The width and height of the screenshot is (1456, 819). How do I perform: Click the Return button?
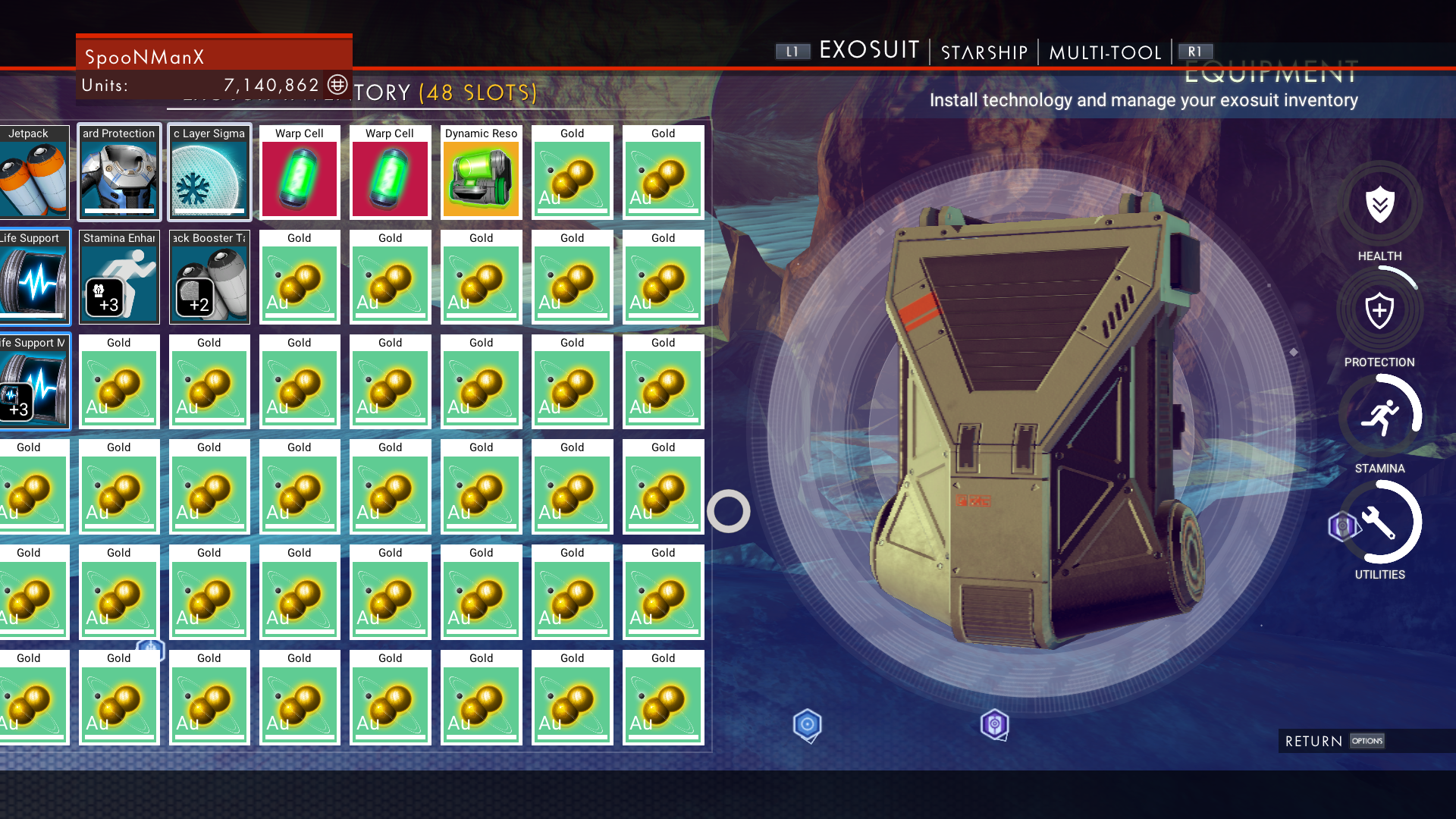pos(1333,741)
